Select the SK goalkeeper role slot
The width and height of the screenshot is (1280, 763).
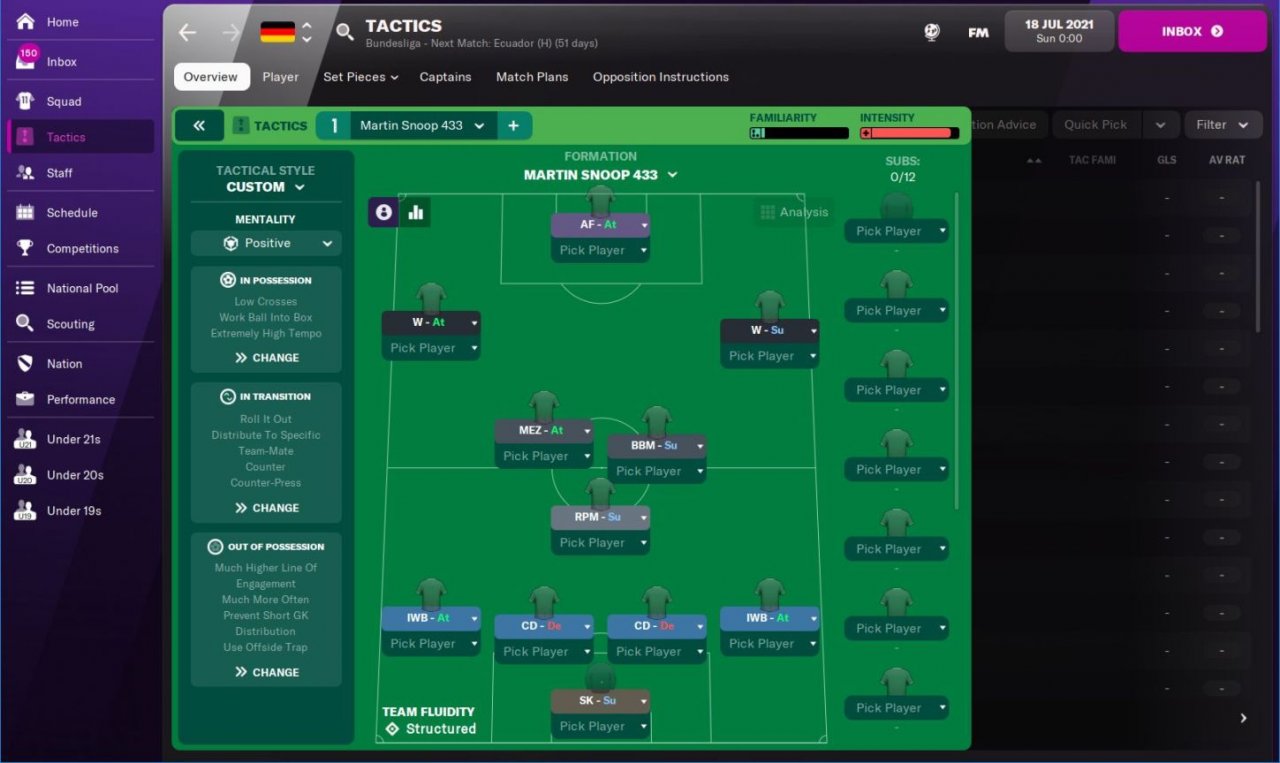(x=600, y=701)
